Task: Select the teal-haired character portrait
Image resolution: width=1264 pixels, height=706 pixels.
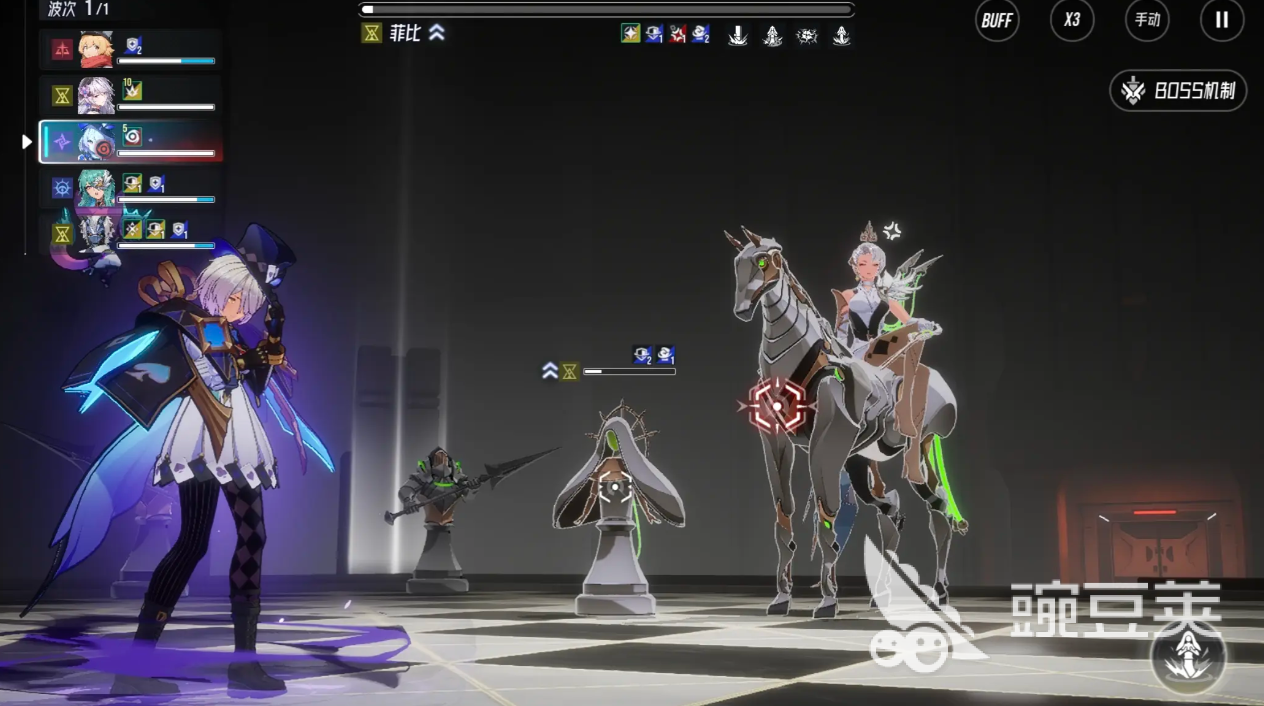Action: click(x=97, y=188)
